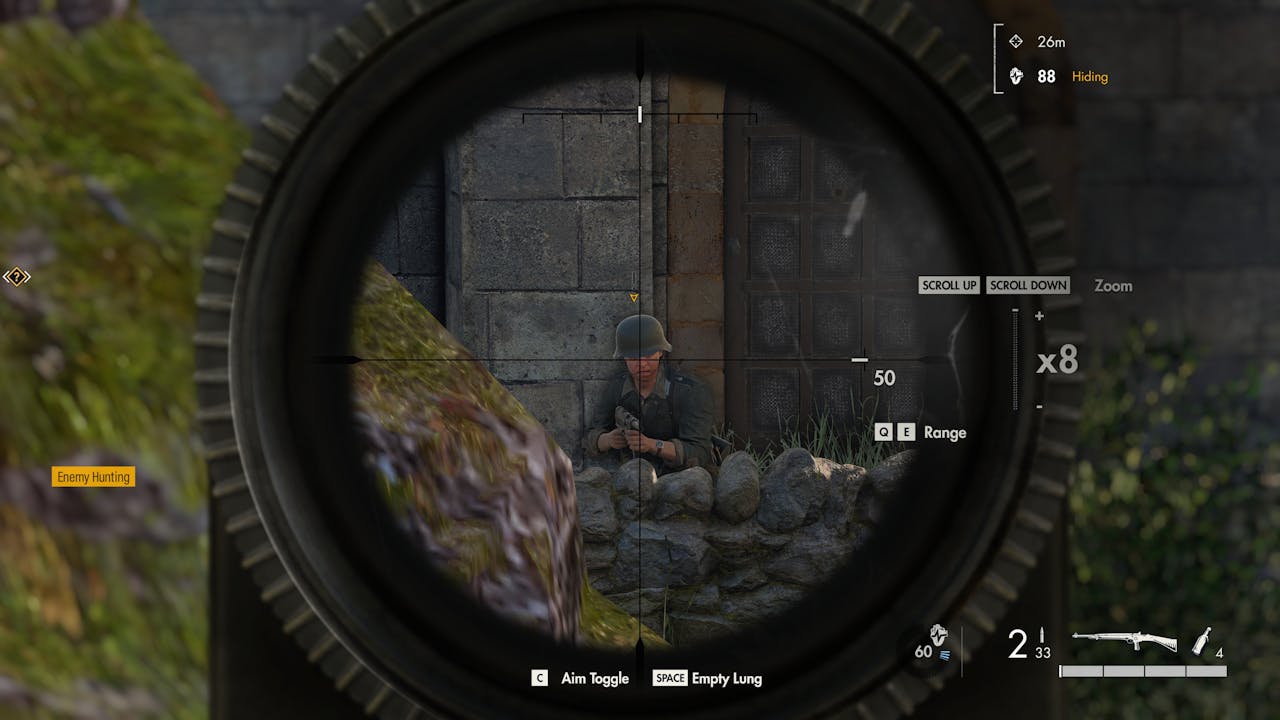Image resolution: width=1280 pixels, height=720 pixels.
Task: Click the objective distance diamond icon
Action: point(1015,41)
